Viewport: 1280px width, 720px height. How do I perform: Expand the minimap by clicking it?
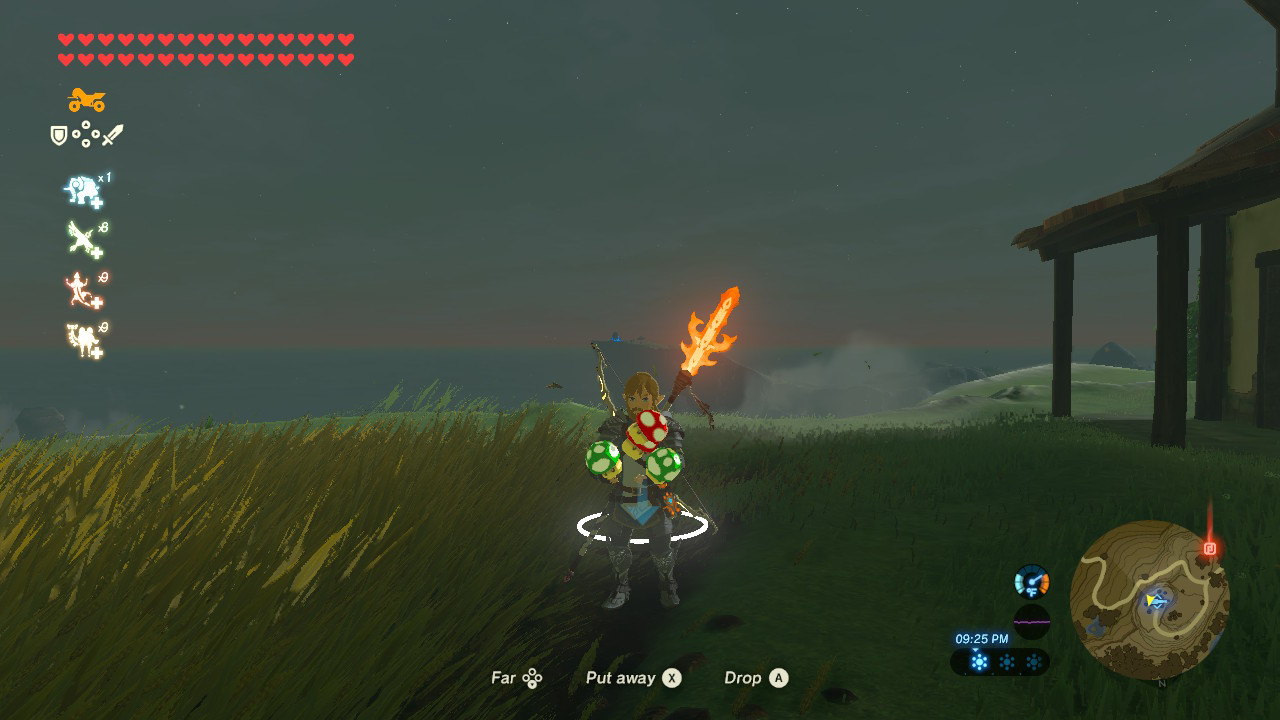click(x=1155, y=598)
